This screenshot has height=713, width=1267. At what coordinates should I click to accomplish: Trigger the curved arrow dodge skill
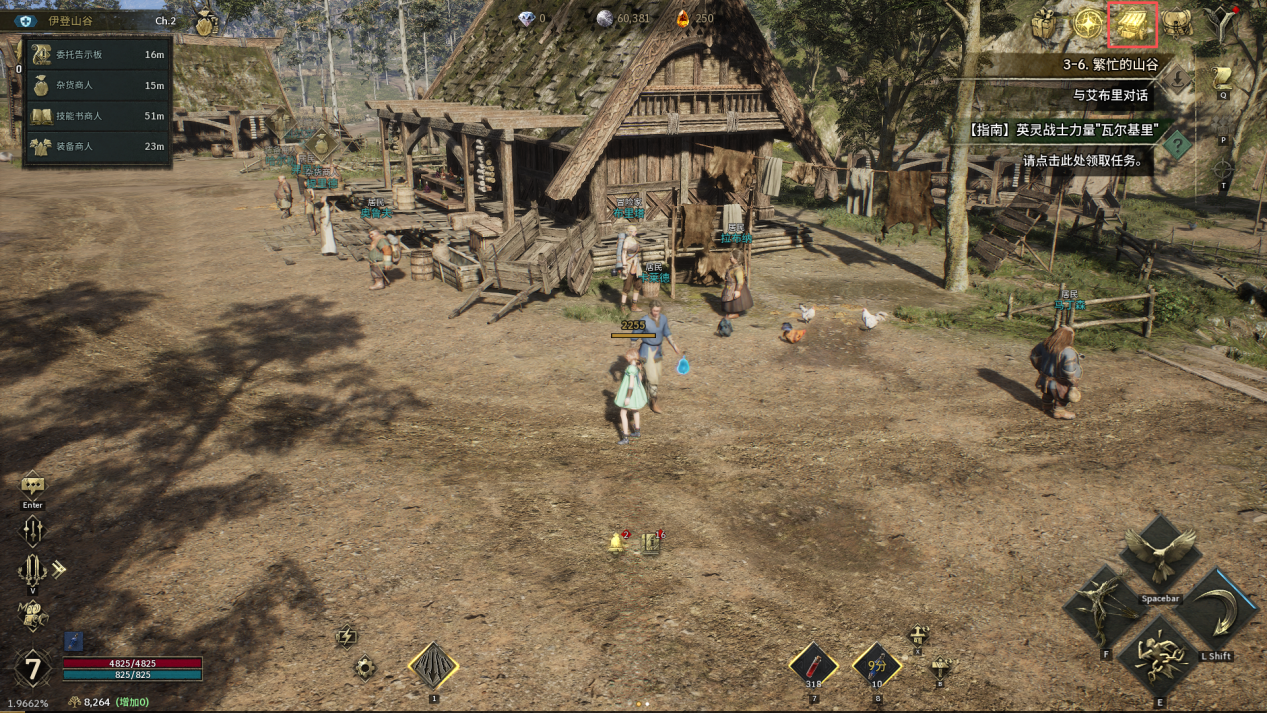coord(1217,612)
